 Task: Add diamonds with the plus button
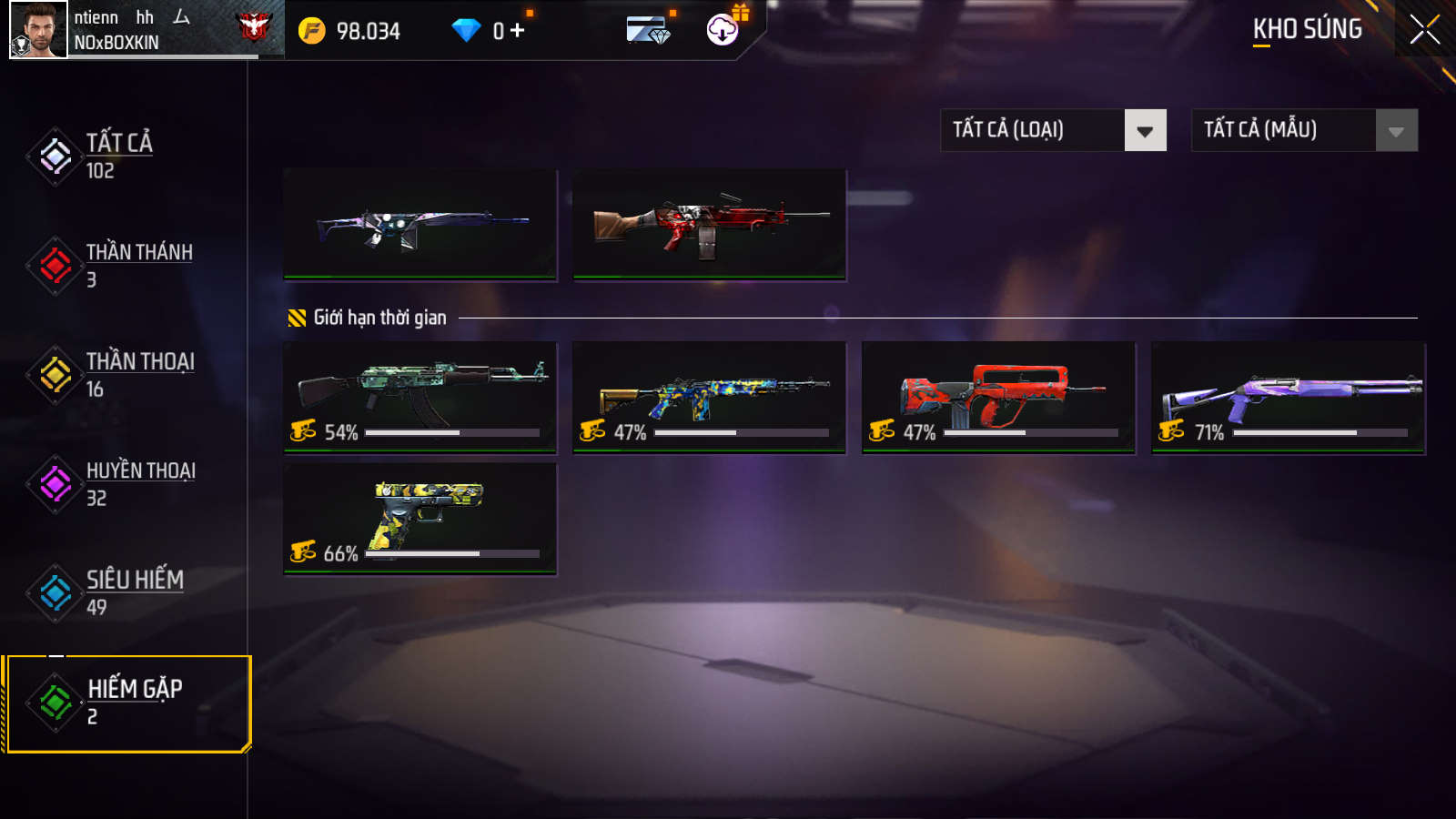point(518,31)
